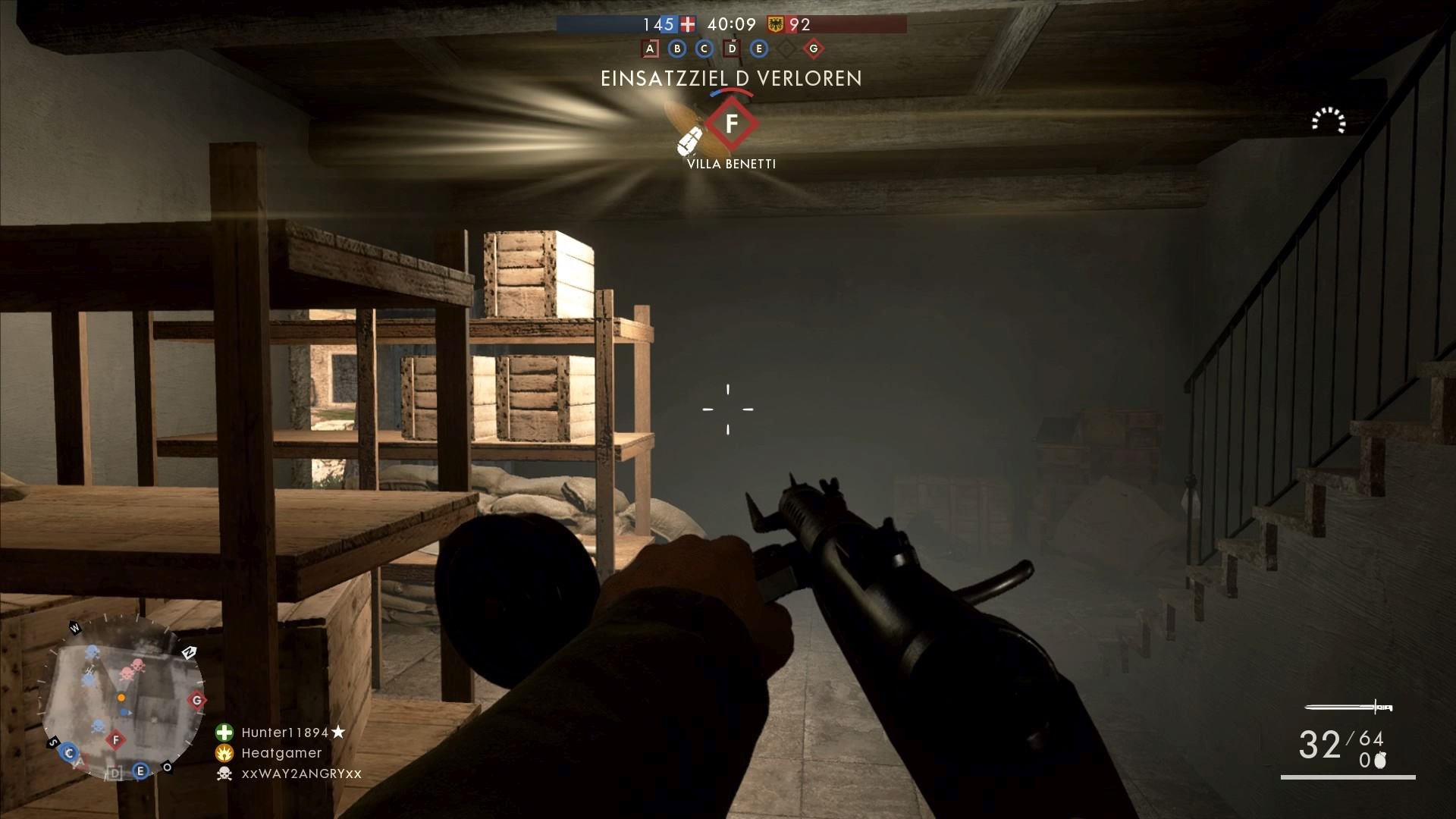Click the orange squad leader dot on minimap
Image resolution: width=1456 pixels, height=819 pixels.
pos(121,698)
